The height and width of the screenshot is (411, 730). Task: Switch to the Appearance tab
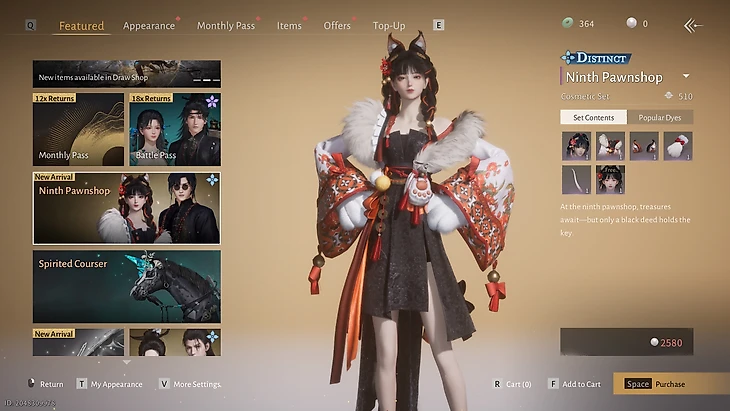tap(148, 25)
